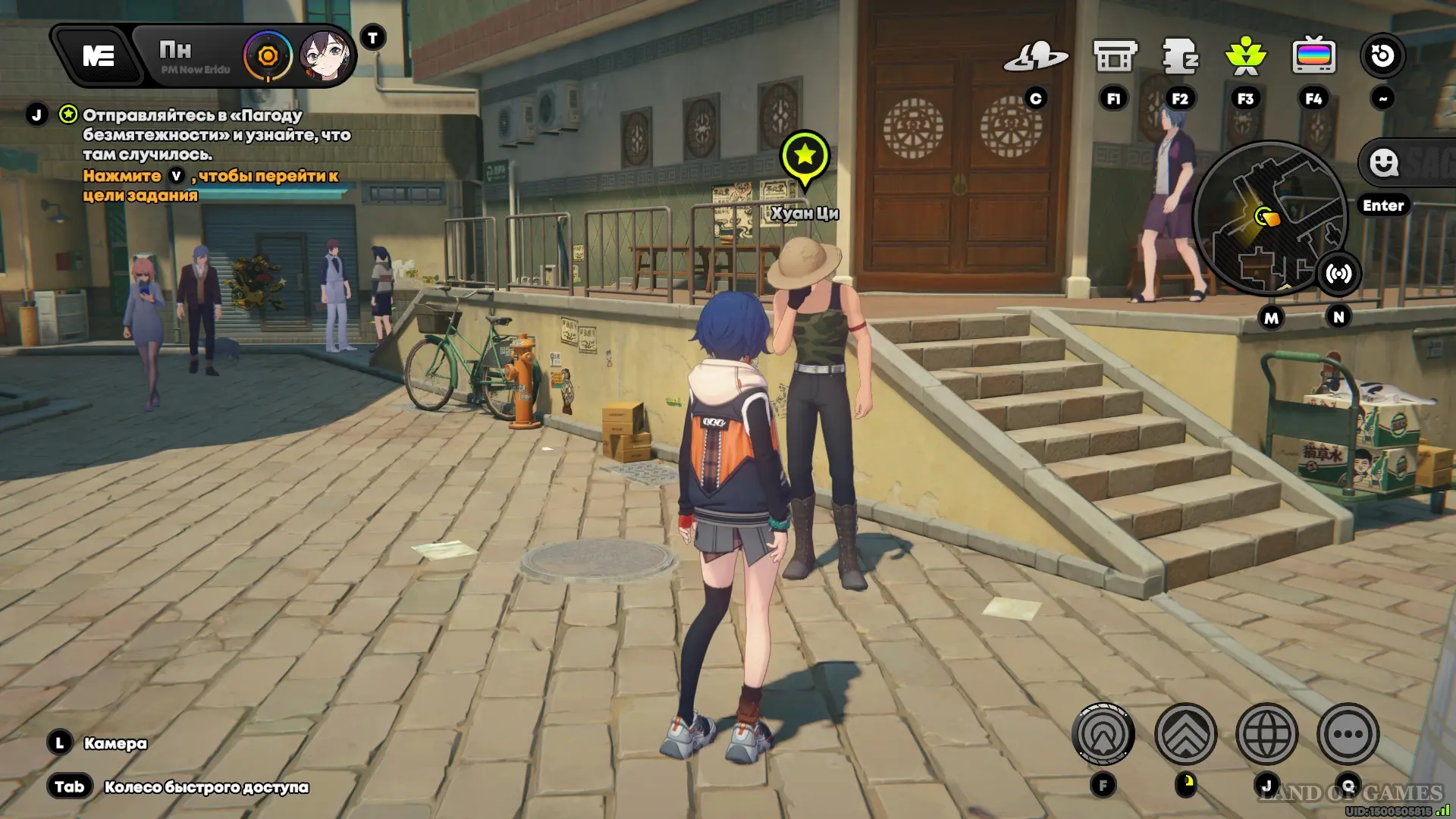This screenshot has width=1456, height=819.
Task: Open the smiley face chat panel
Action: 1385,162
